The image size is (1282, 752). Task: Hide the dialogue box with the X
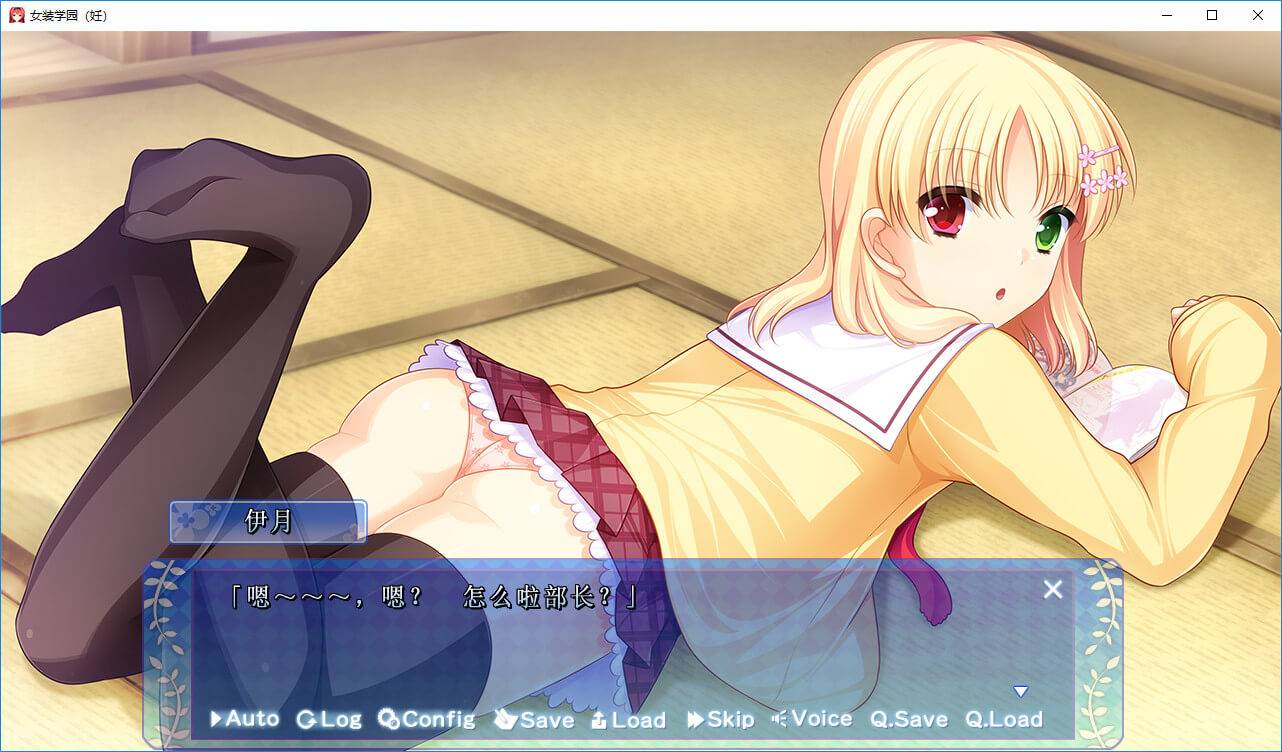tap(1053, 590)
